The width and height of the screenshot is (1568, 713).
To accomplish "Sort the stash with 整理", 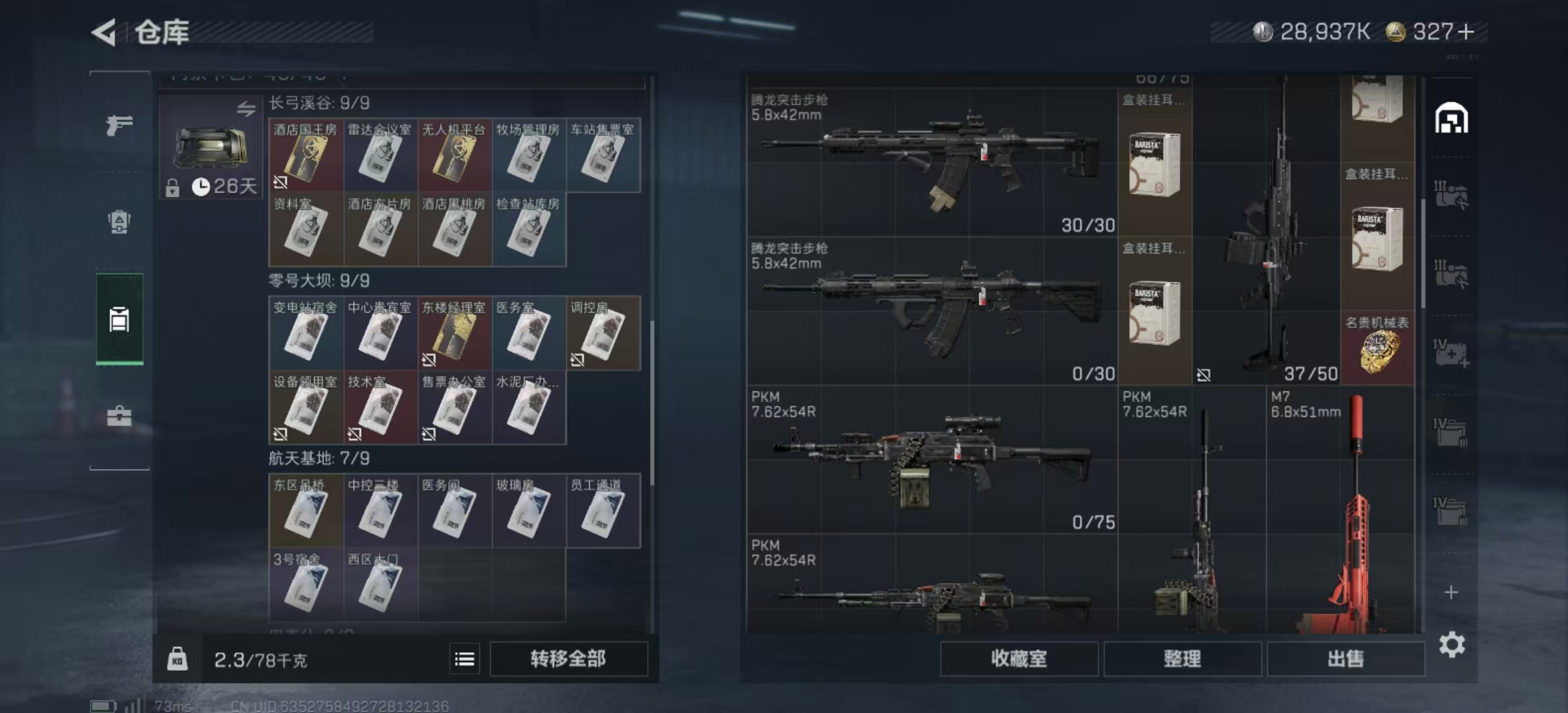I will pos(1182,658).
